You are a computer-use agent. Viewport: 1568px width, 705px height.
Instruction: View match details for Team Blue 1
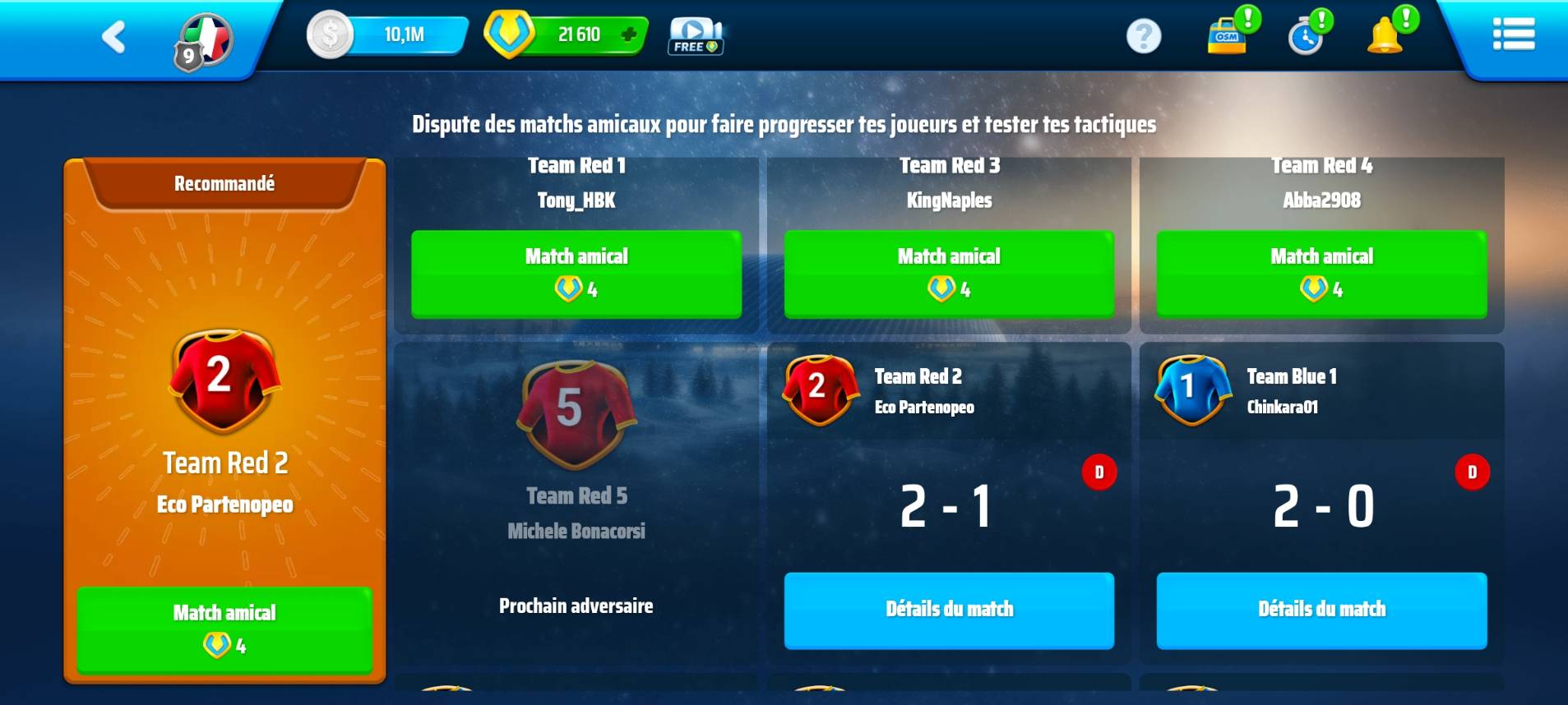(1321, 610)
